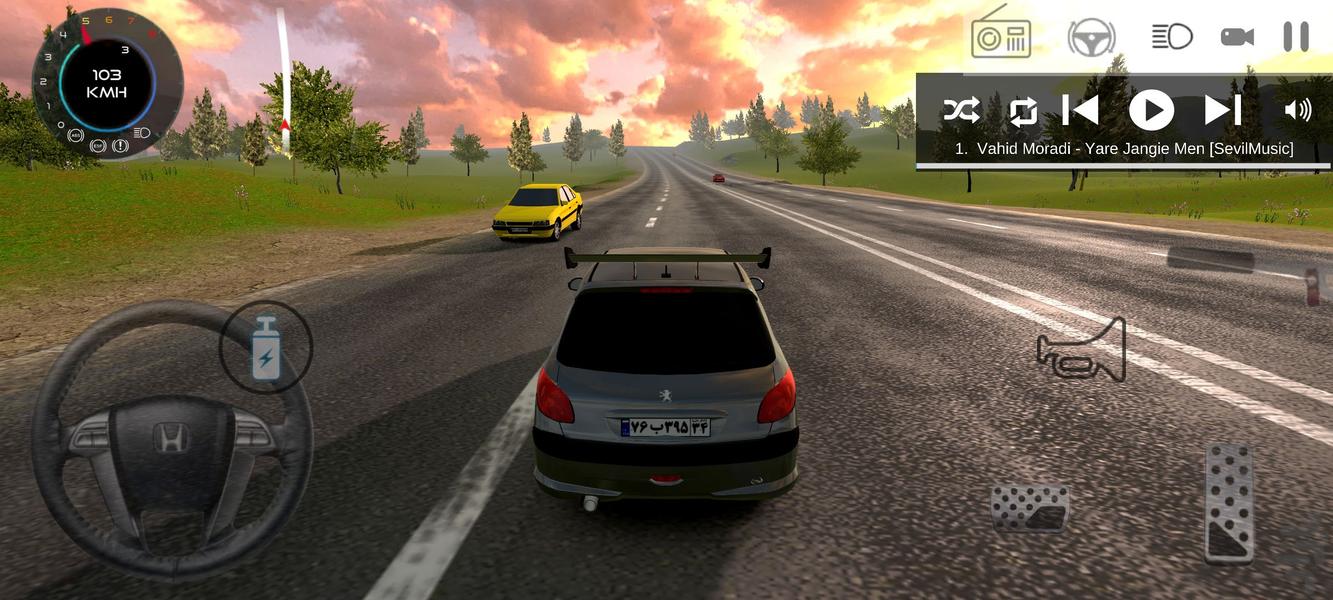Activate the nitro boost bottle

pyautogui.click(x=266, y=348)
